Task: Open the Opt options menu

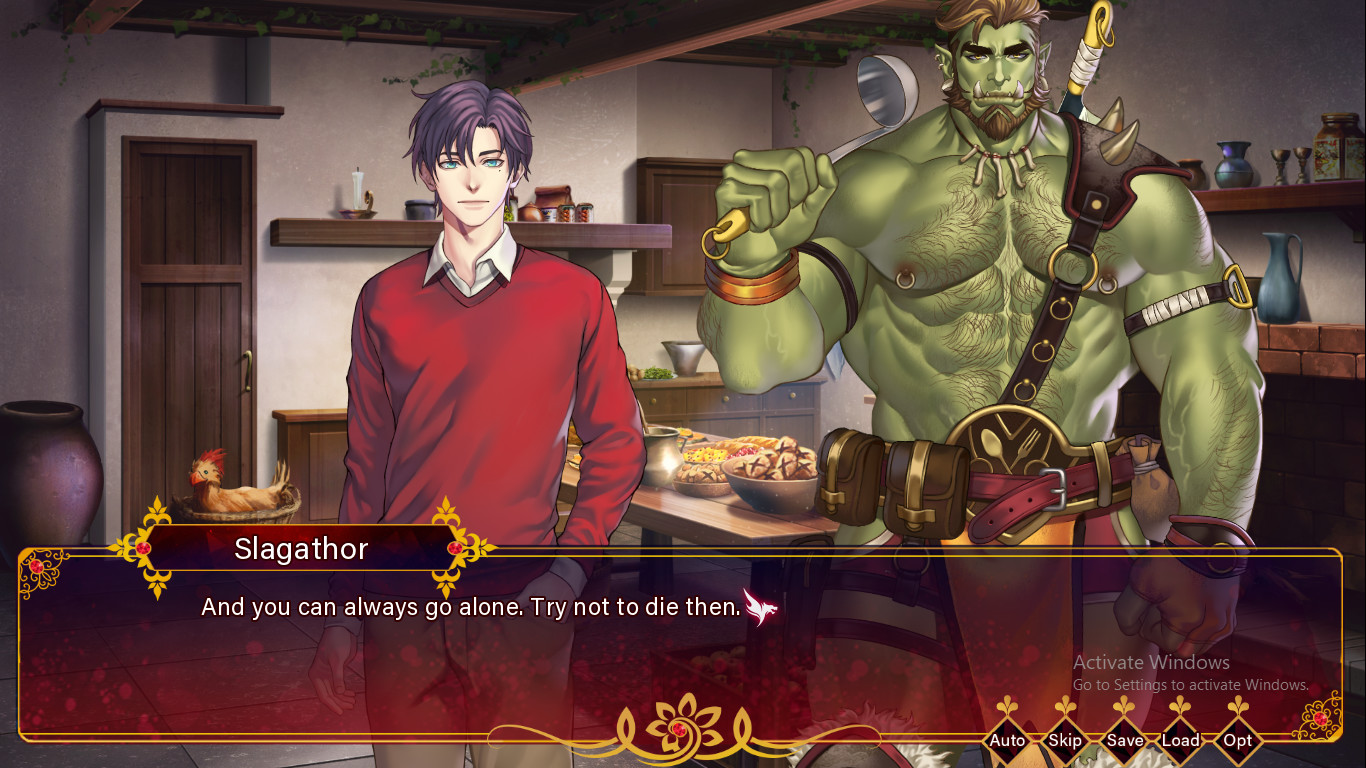Action: 1238,741
